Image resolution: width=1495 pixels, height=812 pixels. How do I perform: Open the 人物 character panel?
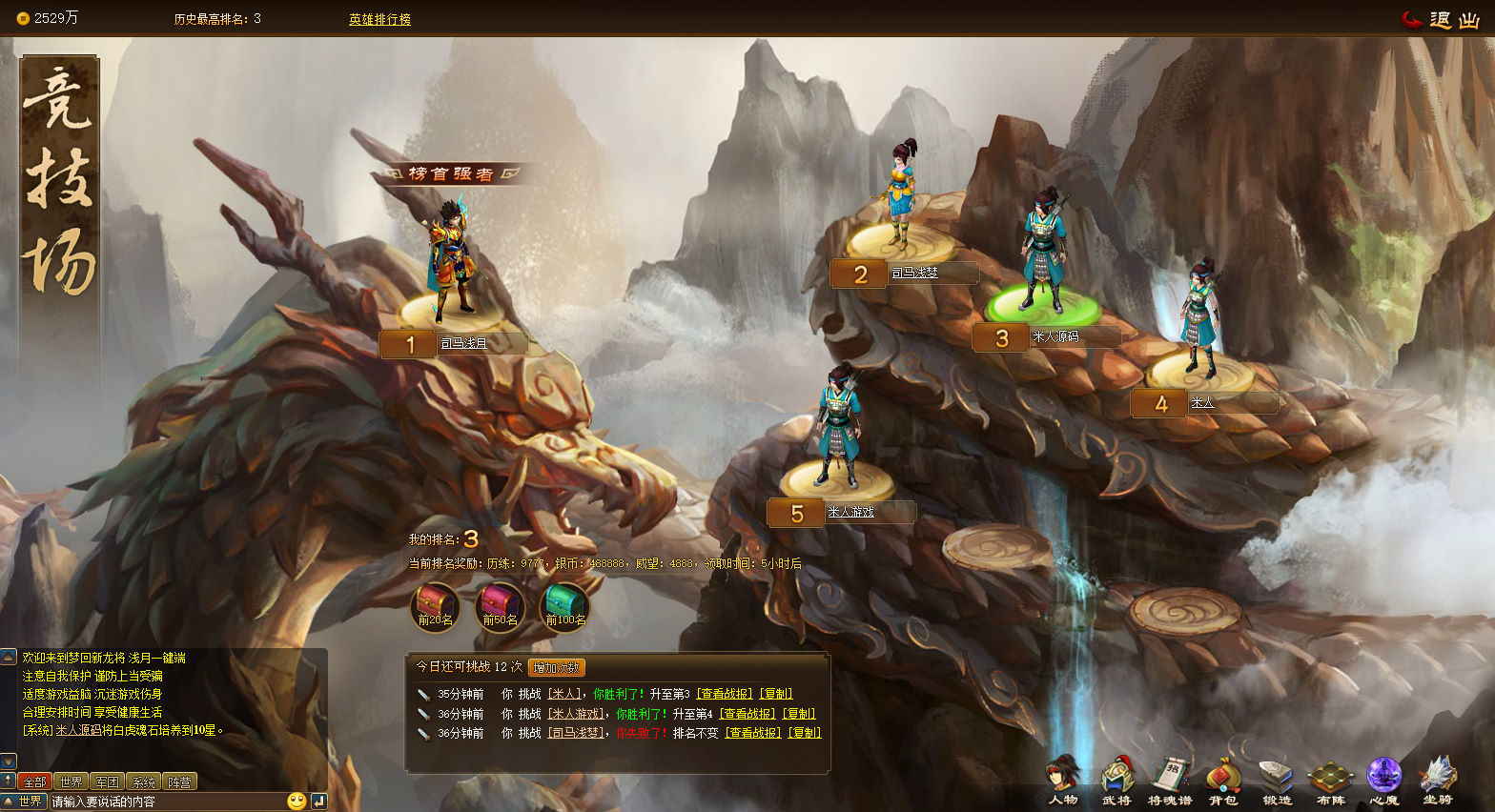click(1063, 780)
